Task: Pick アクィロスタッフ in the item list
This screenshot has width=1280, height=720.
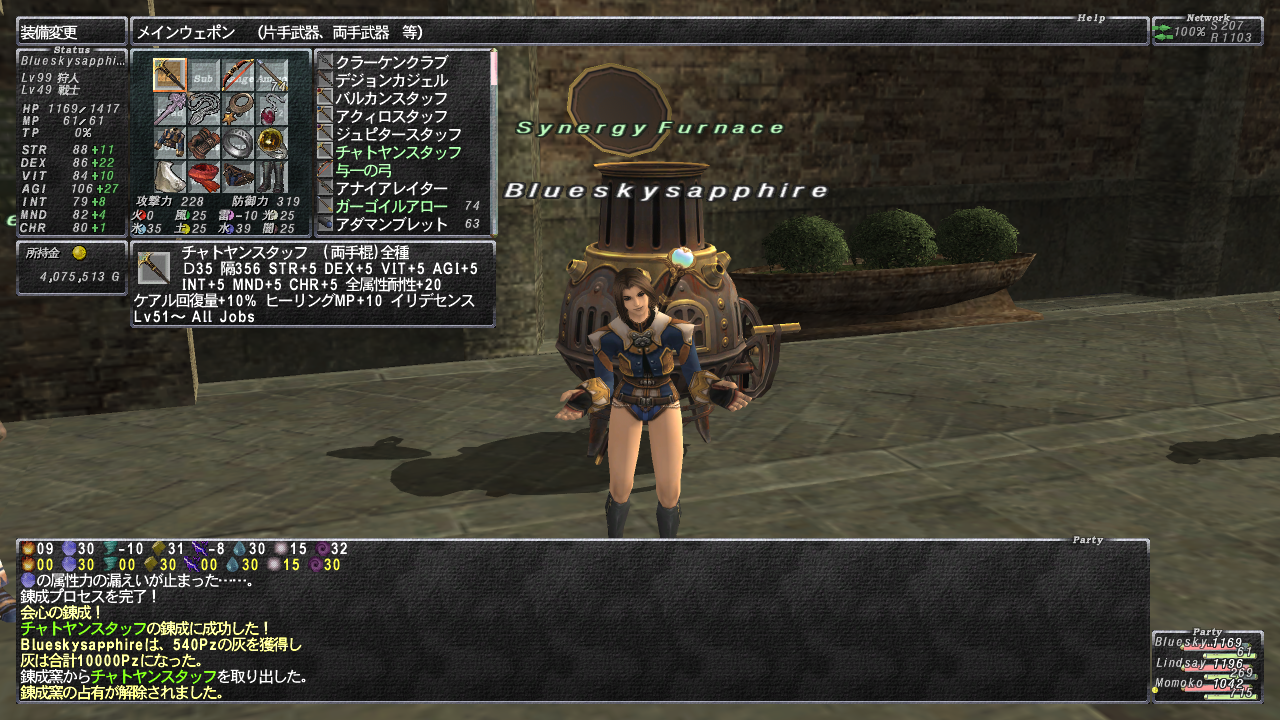Action: (x=391, y=116)
